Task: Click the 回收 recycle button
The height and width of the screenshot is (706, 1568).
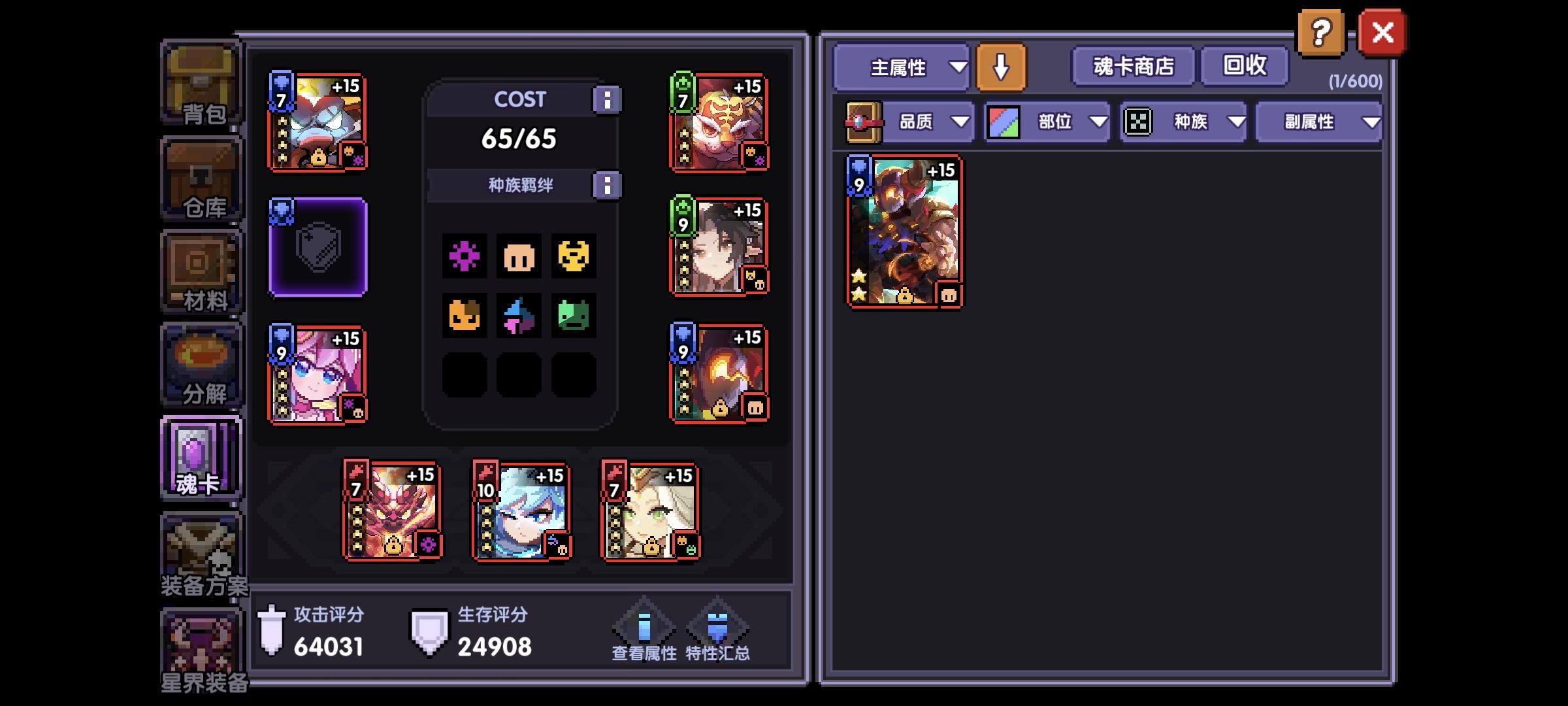Action: click(x=1244, y=66)
